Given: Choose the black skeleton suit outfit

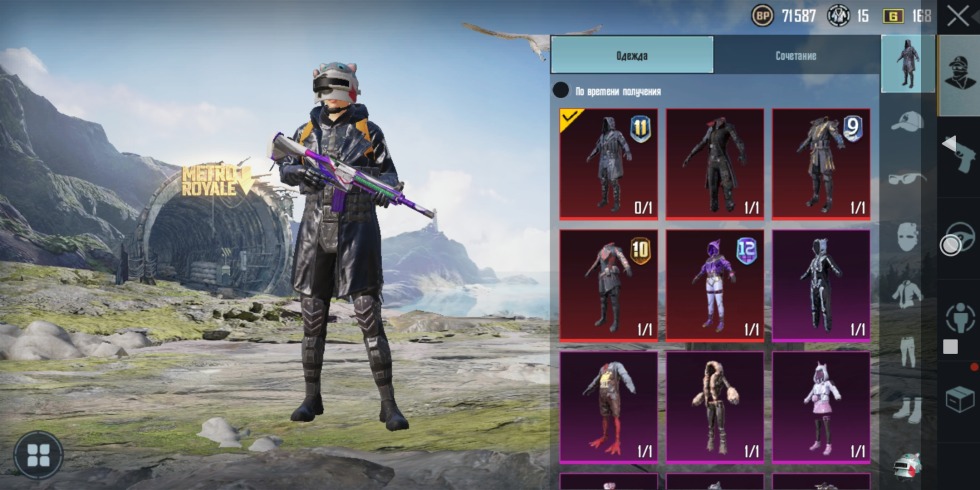Looking at the screenshot, I should (821, 285).
